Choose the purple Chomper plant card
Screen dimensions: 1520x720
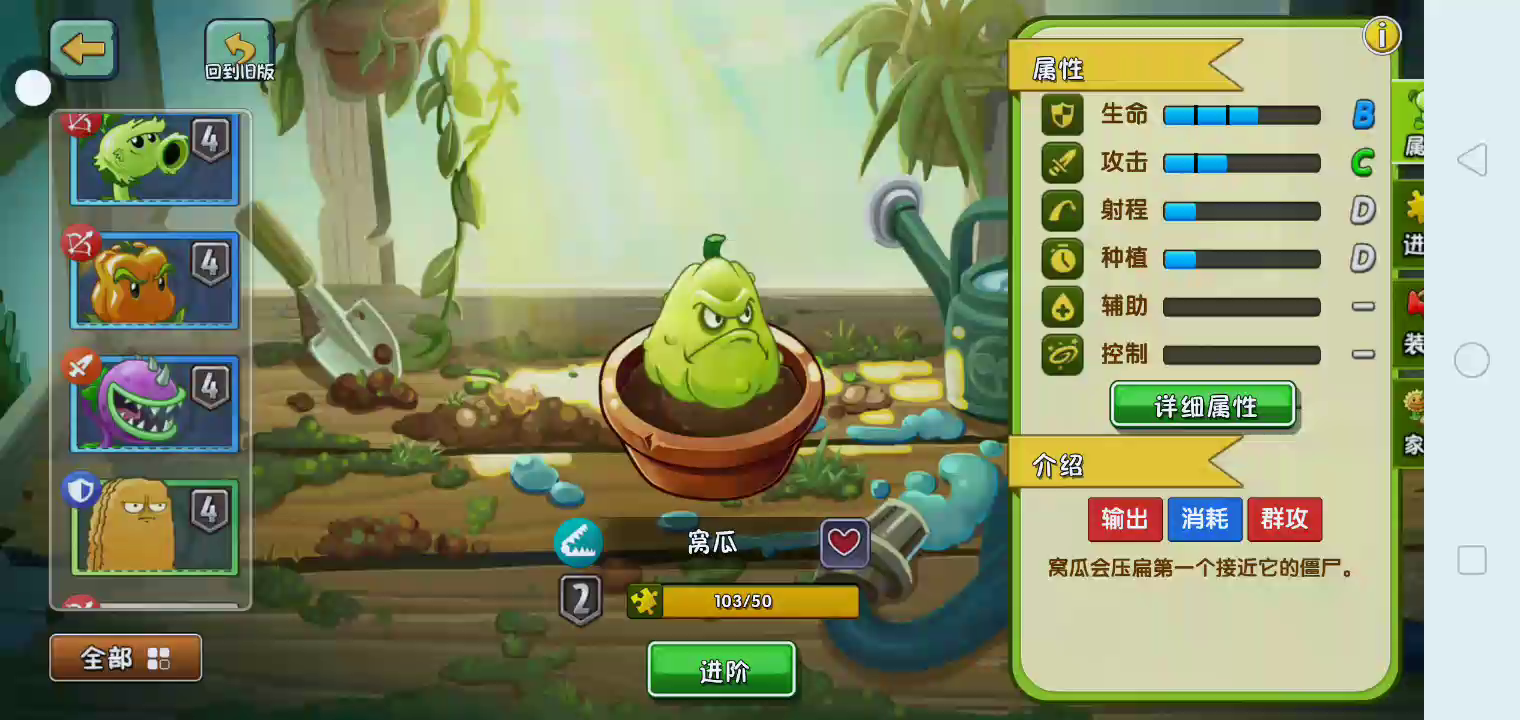click(x=154, y=403)
